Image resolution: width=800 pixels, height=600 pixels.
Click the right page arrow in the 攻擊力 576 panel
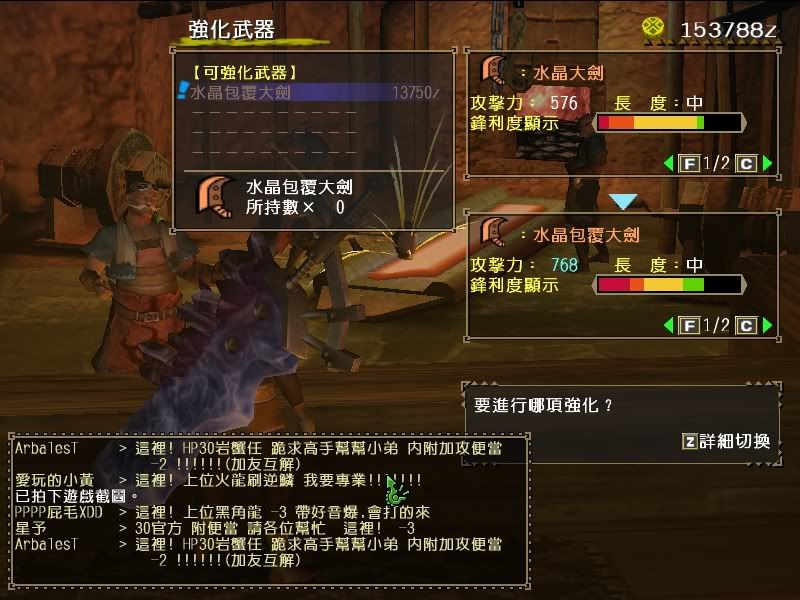[x=767, y=163]
